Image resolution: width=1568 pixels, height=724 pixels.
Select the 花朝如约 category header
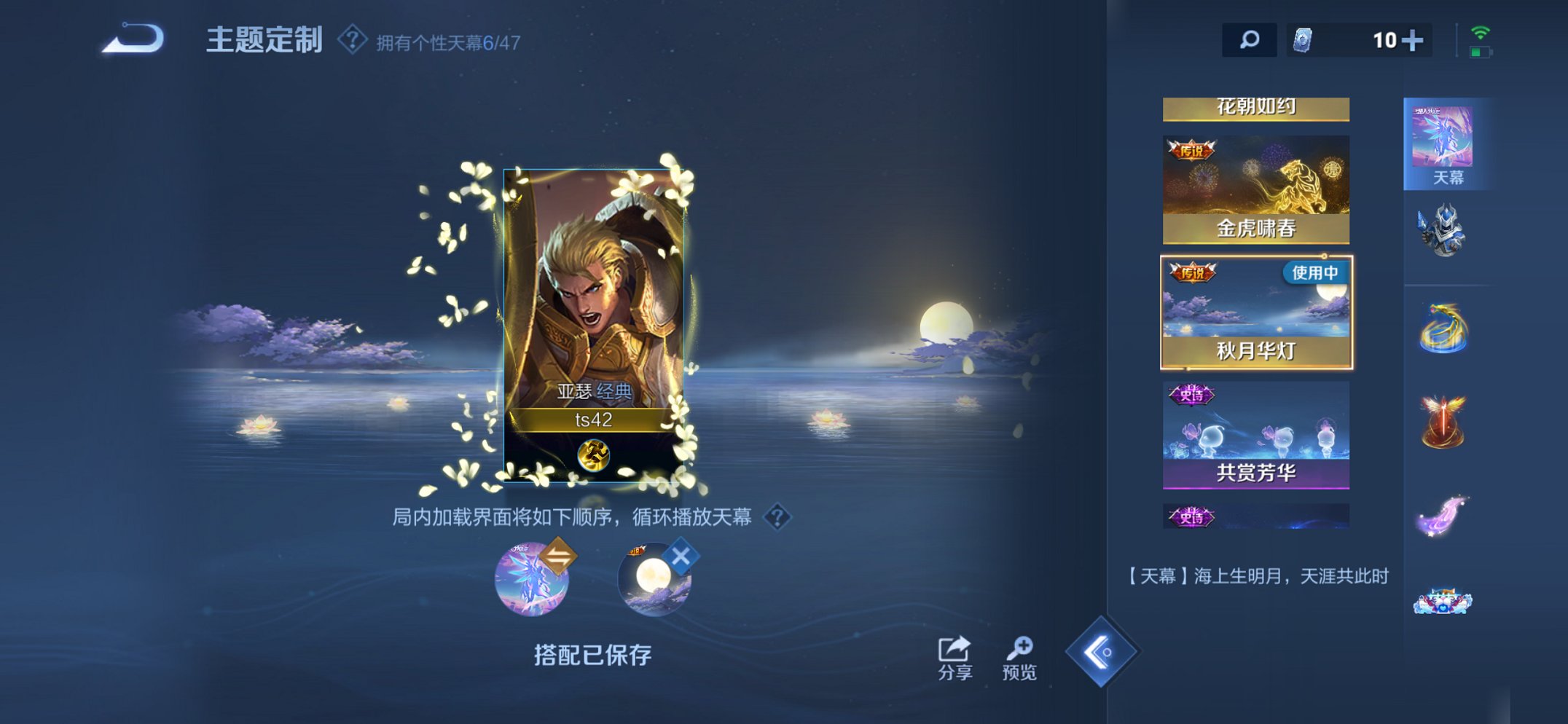[1255, 106]
